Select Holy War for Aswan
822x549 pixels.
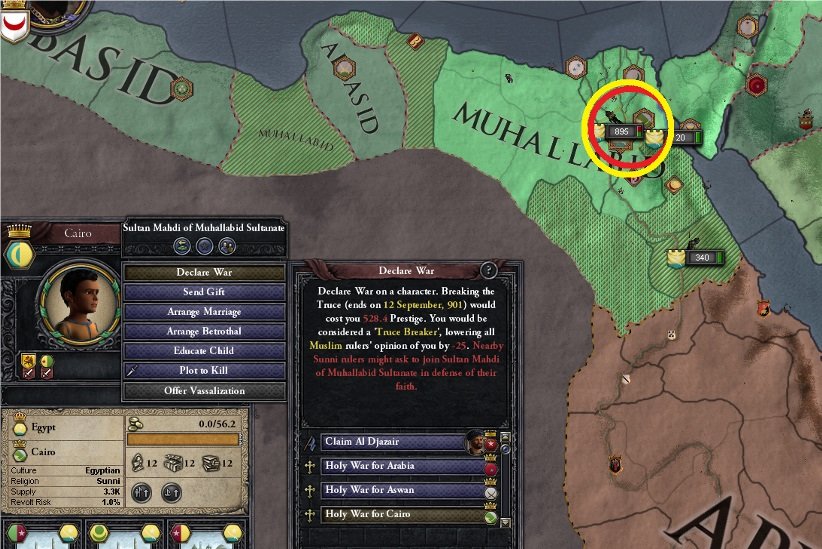(x=390, y=491)
